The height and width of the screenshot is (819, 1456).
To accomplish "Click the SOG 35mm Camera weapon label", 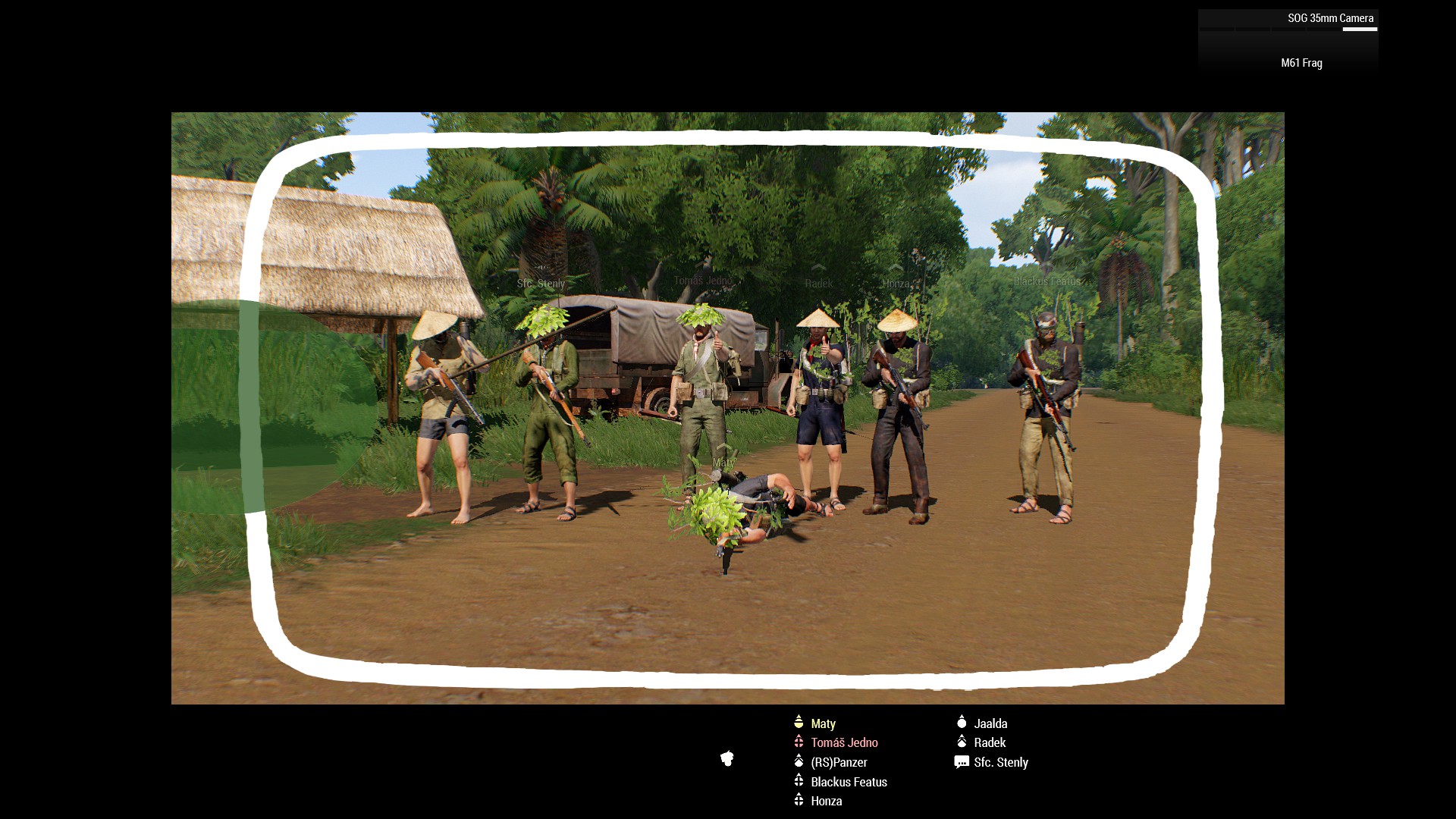I will [1330, 18].
